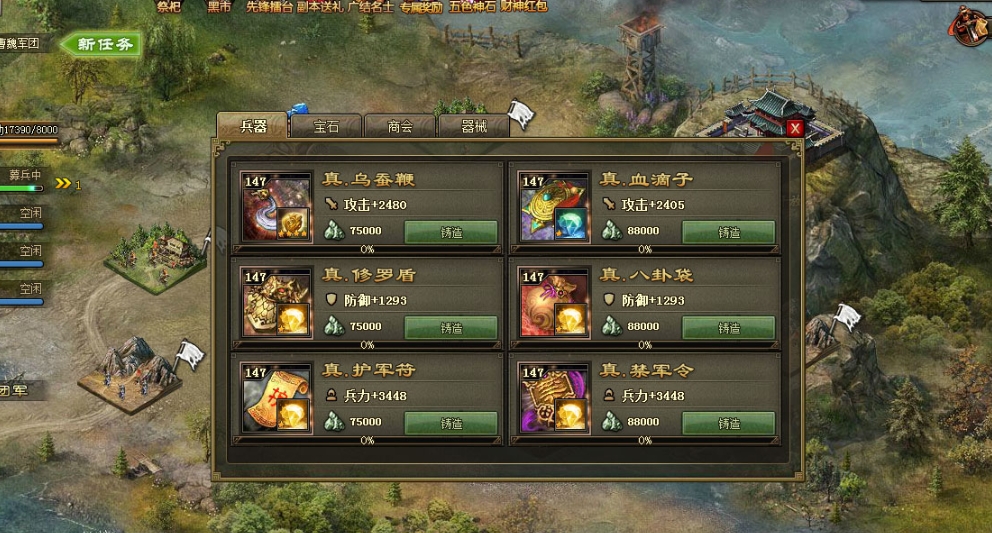
Task: Choose the 真.禁军令 item icon
Action: tap(554, 399)
